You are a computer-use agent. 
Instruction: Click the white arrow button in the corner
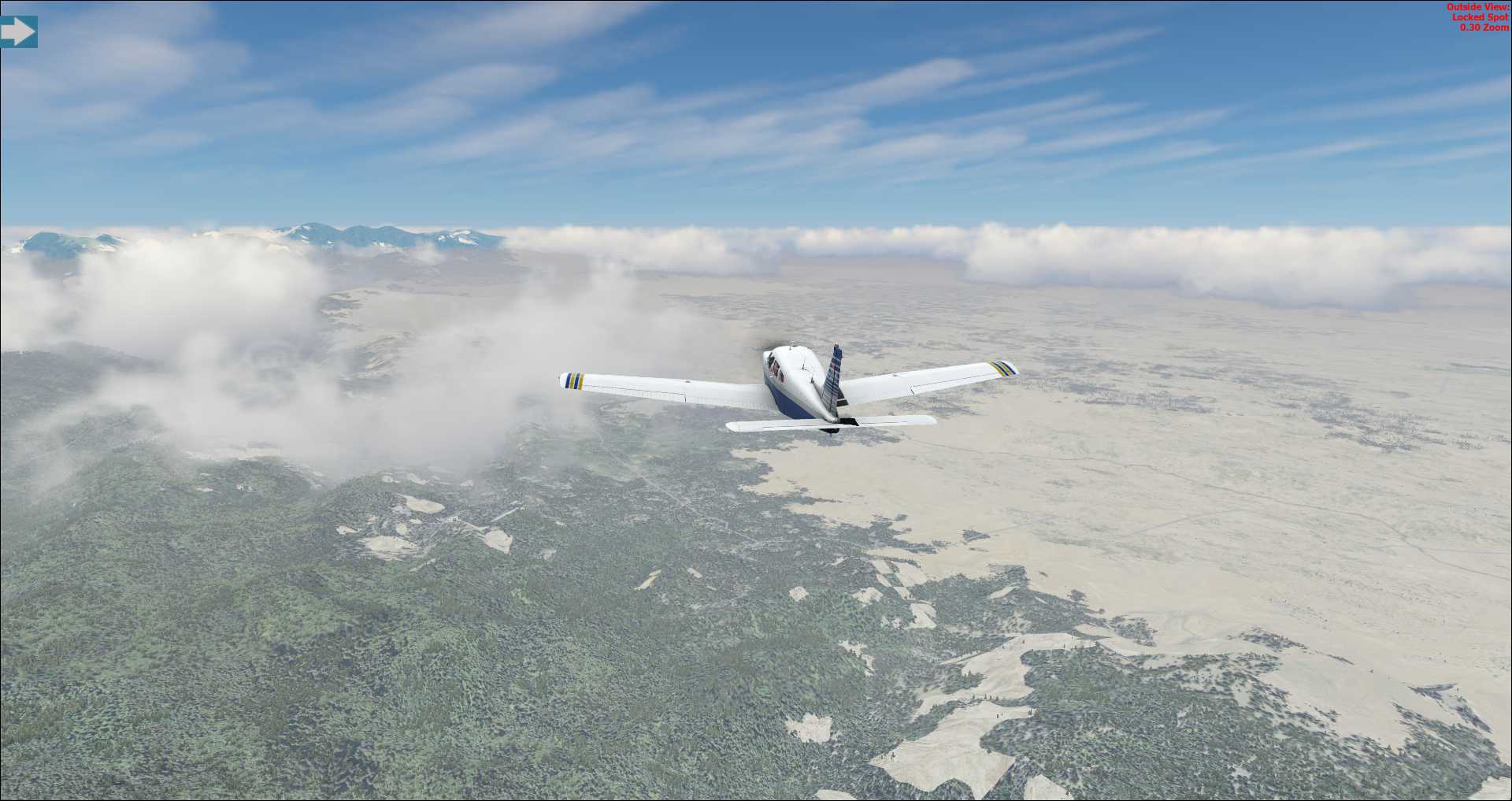pos(18,32)
